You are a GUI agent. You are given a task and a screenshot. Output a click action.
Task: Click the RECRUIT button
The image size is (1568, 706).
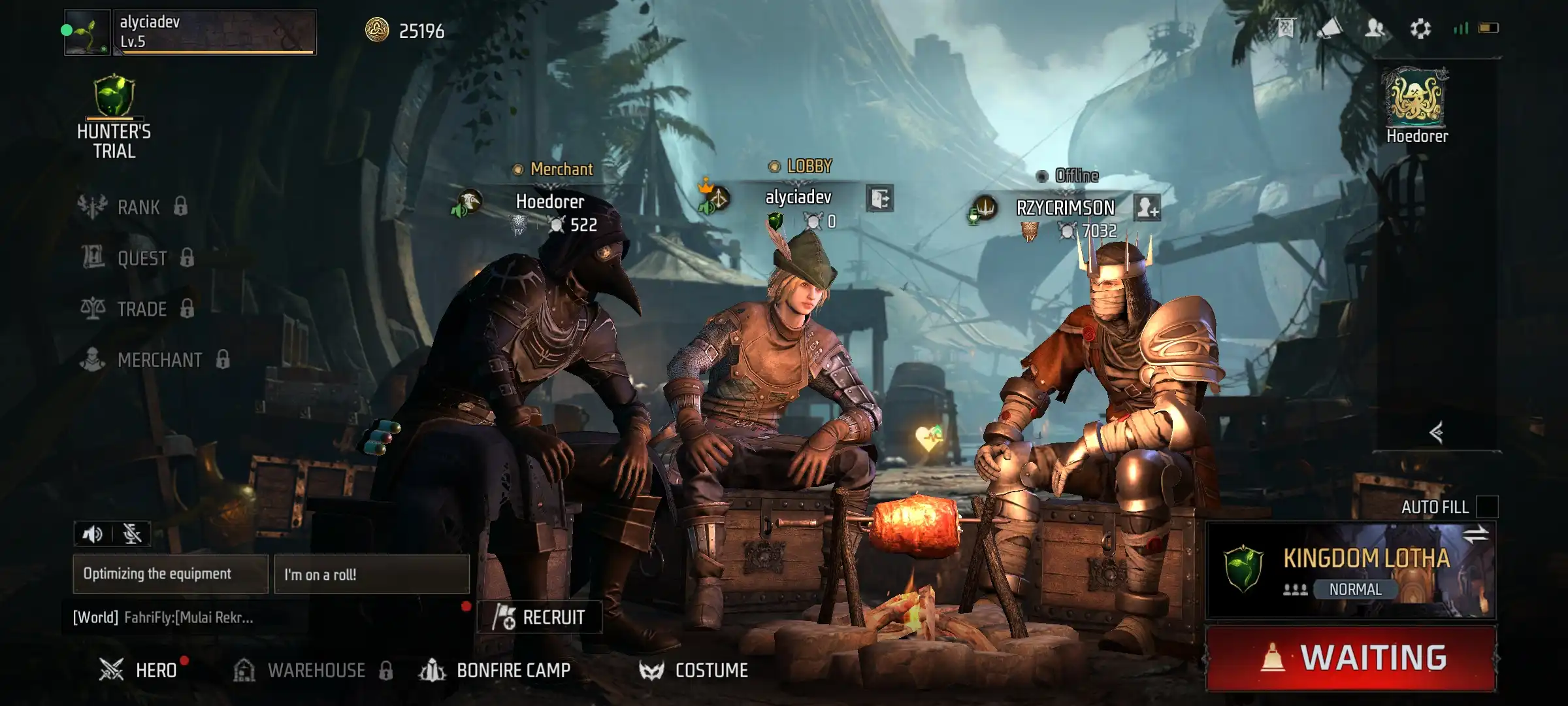coord(540,617)
